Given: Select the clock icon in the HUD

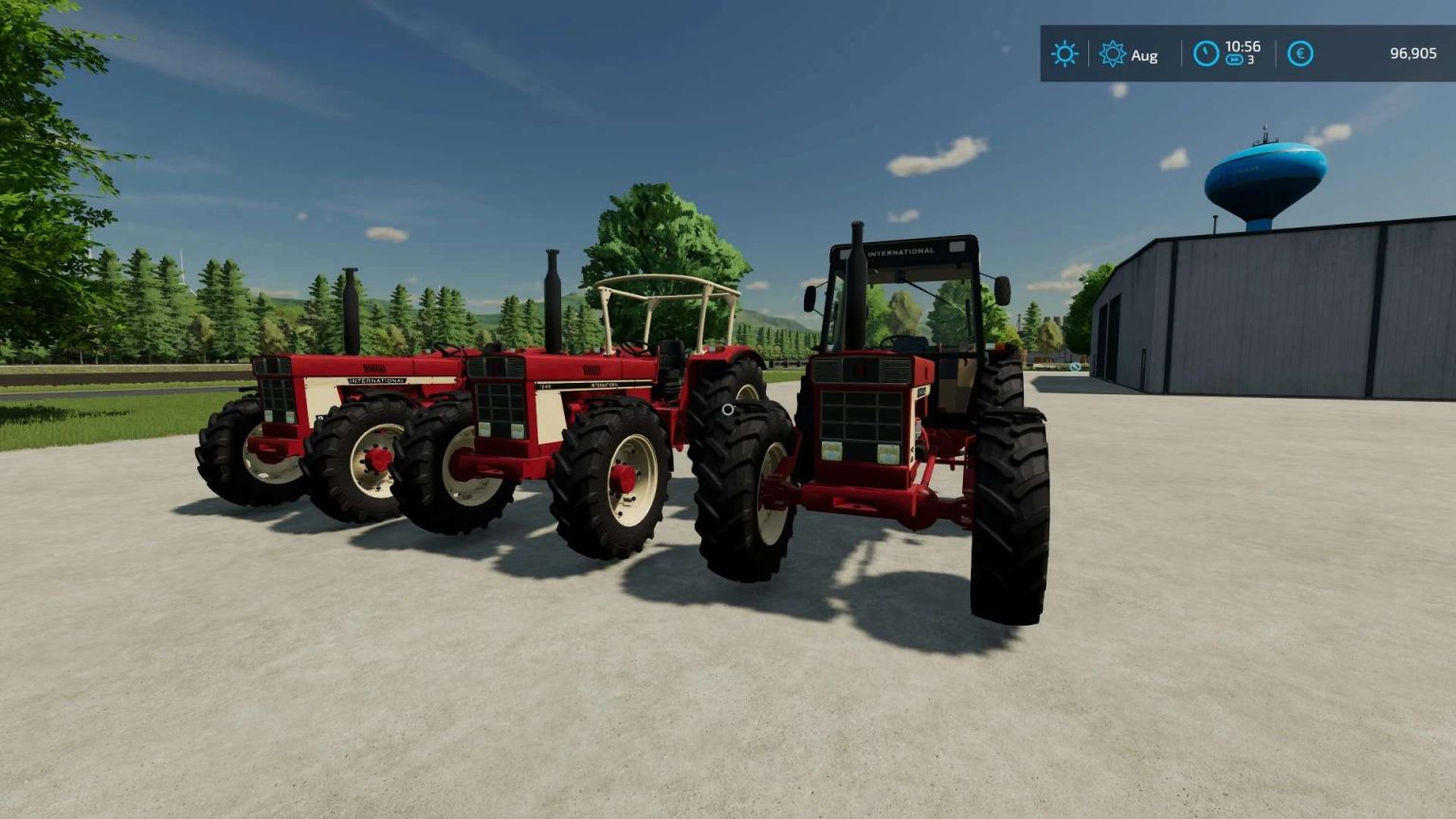Looking at the screenshot, I should coord(1207,53).
